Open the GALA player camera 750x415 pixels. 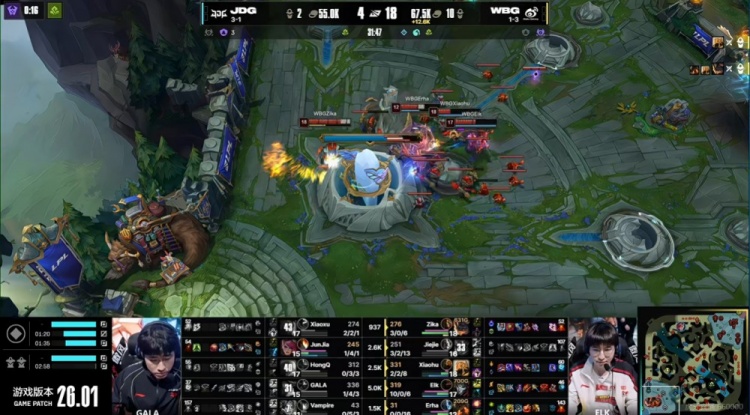pos(147,366)
